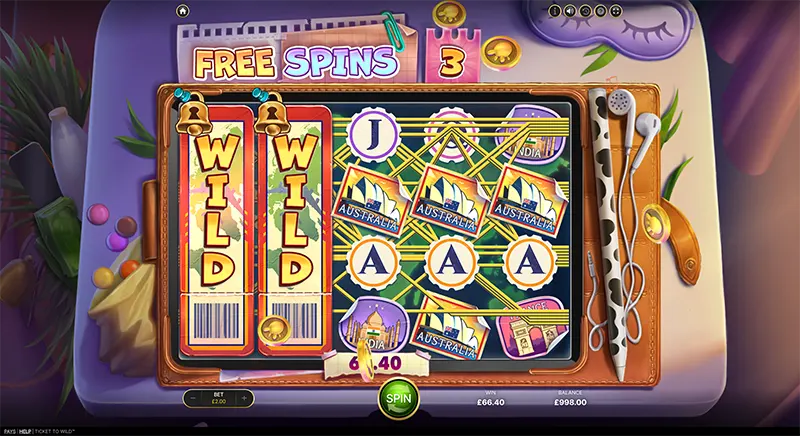Click the question mark help icon
Screen dimensions: 800x436
coord(600,11)
